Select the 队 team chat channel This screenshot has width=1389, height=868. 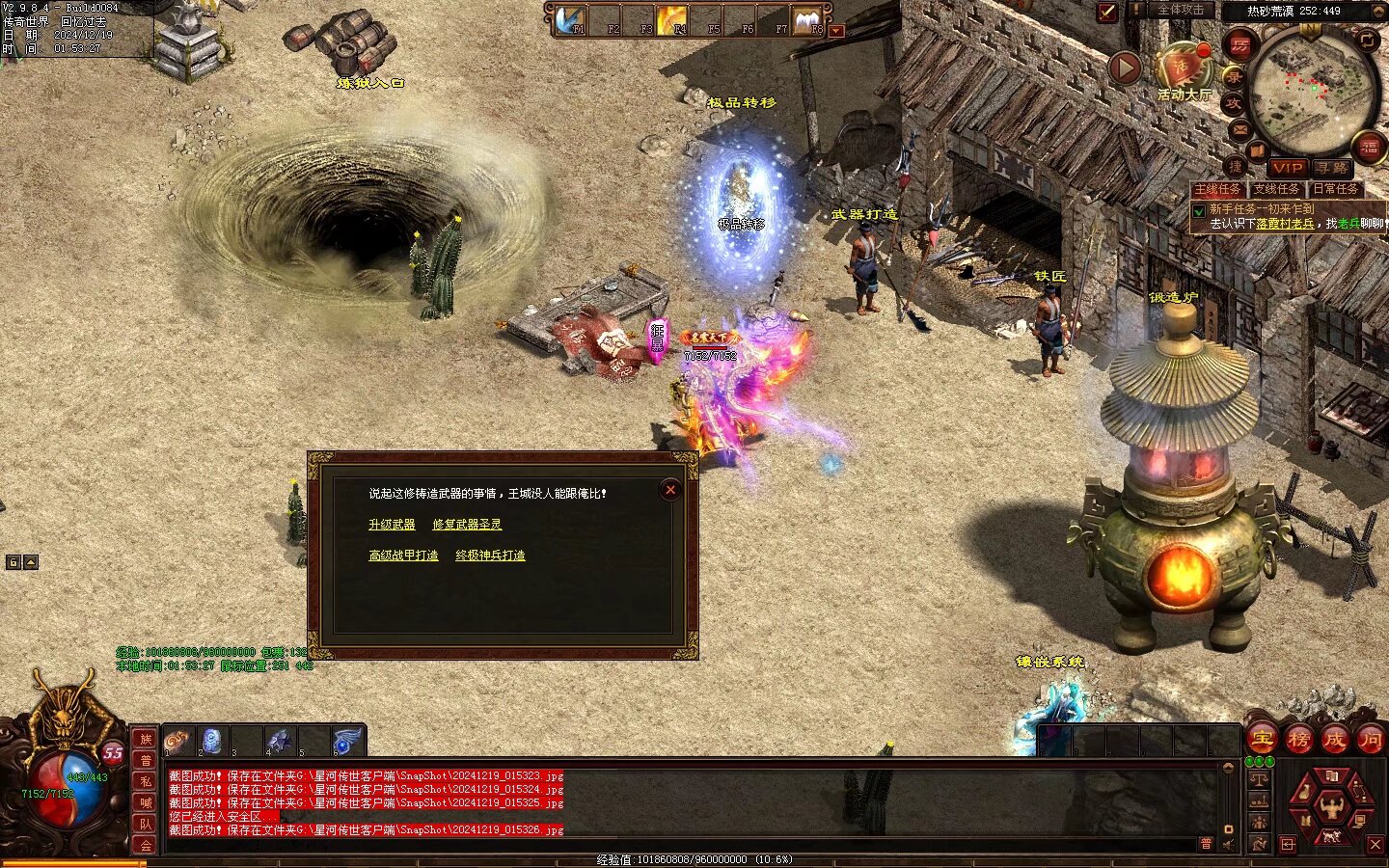pos(146,824)
